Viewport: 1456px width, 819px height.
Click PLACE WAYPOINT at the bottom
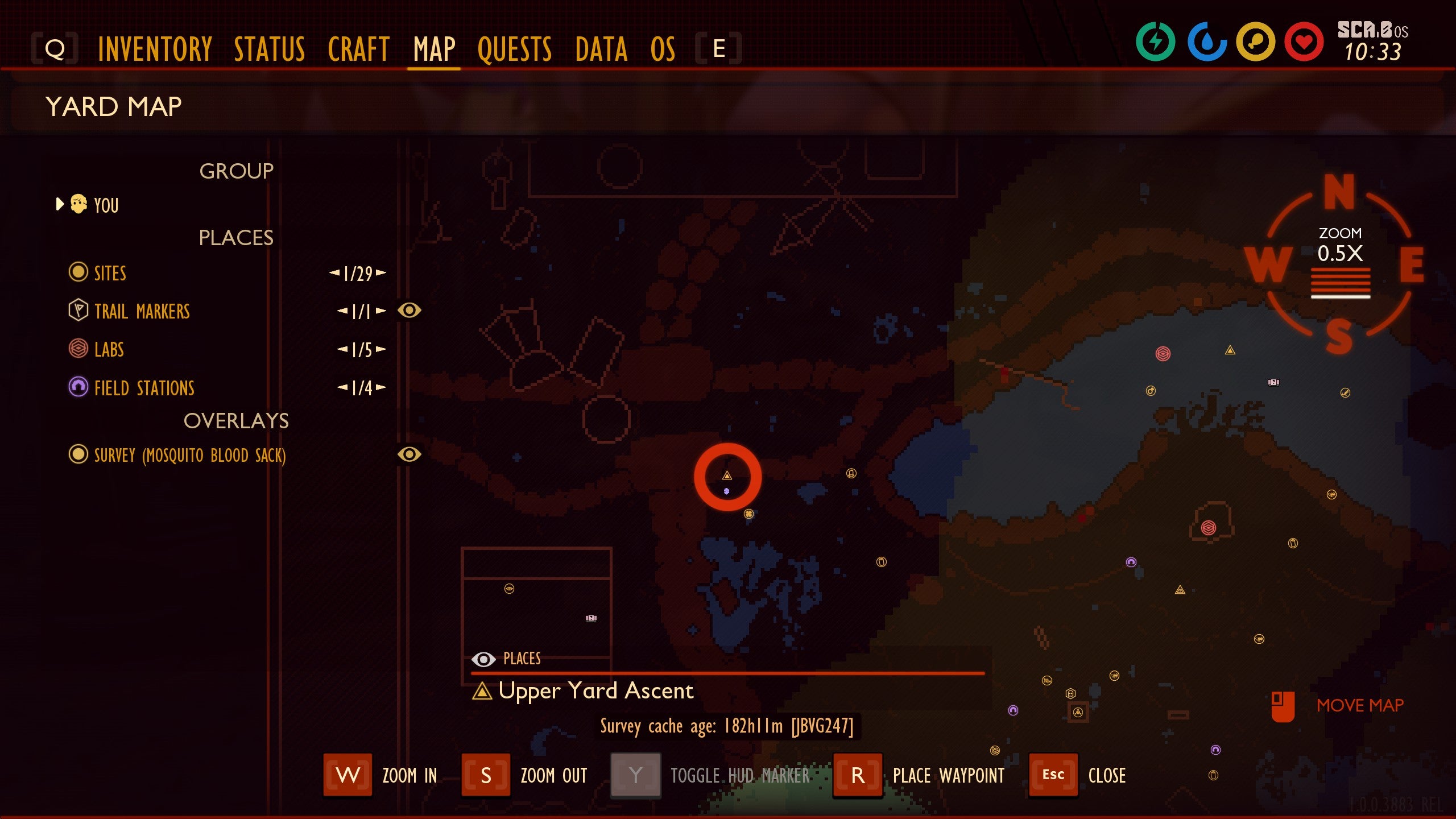(x=947, y=775)
